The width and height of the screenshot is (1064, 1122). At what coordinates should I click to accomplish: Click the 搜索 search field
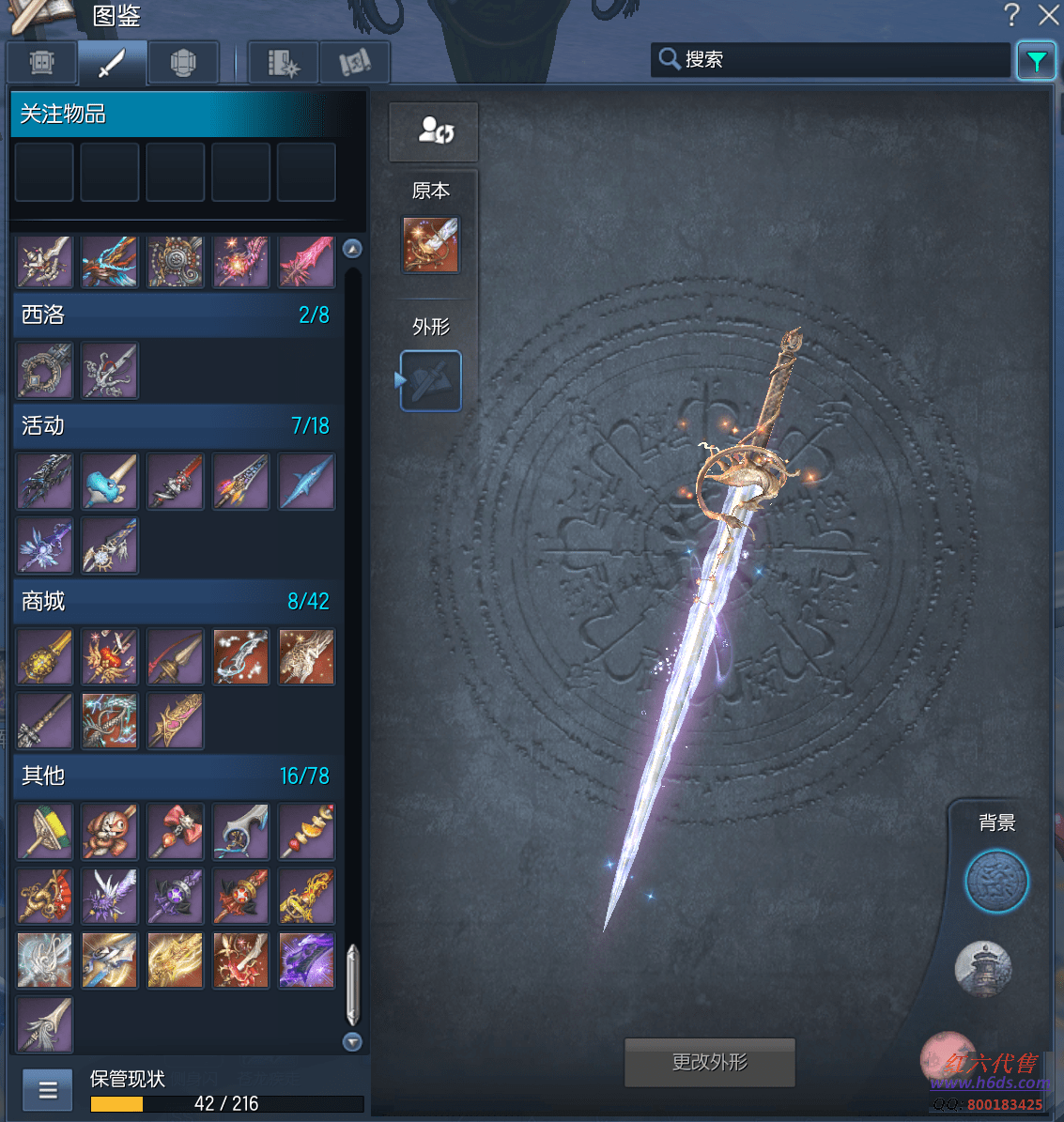(830, 60)
